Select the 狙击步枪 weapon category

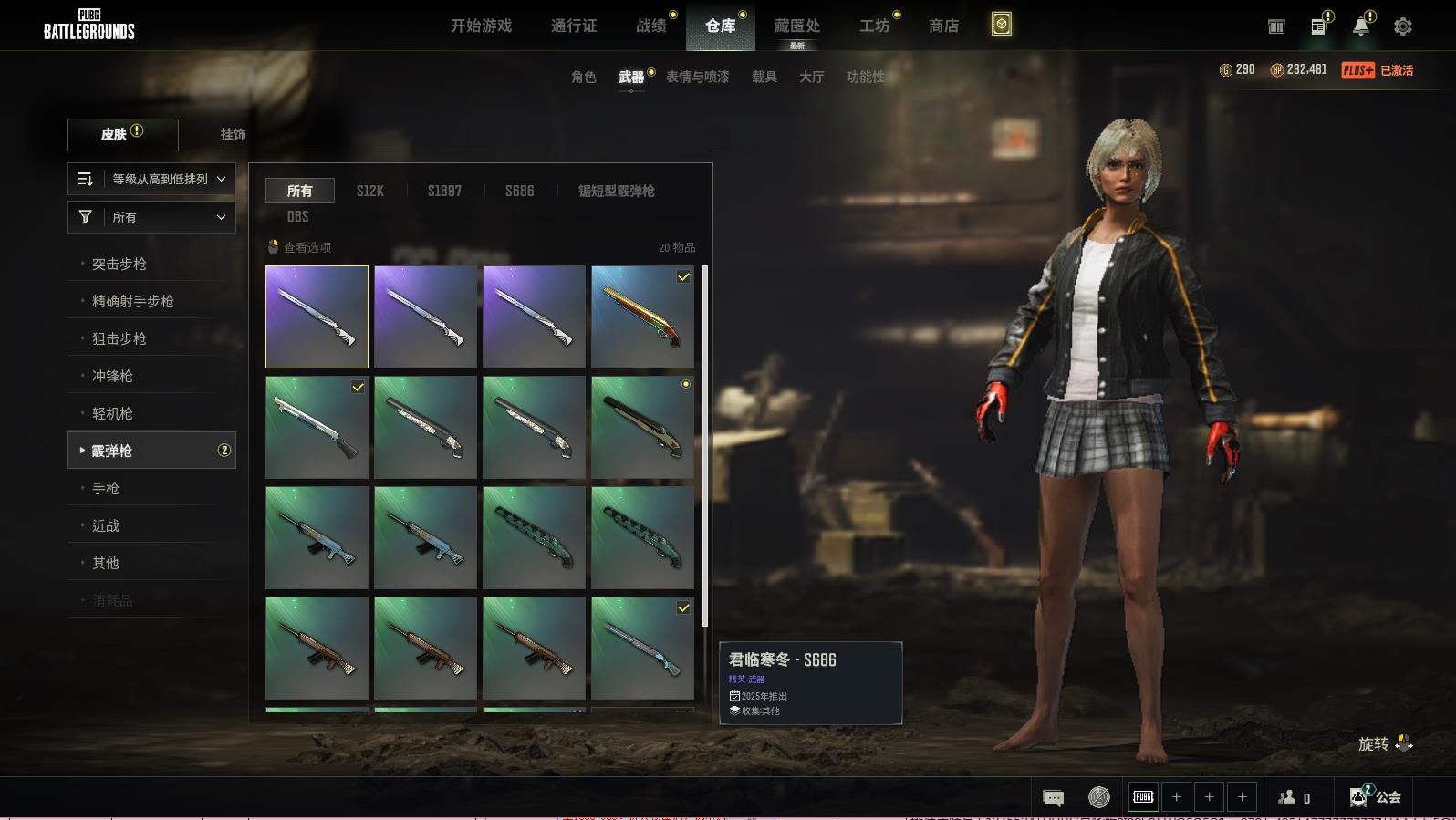click(120, 338)
